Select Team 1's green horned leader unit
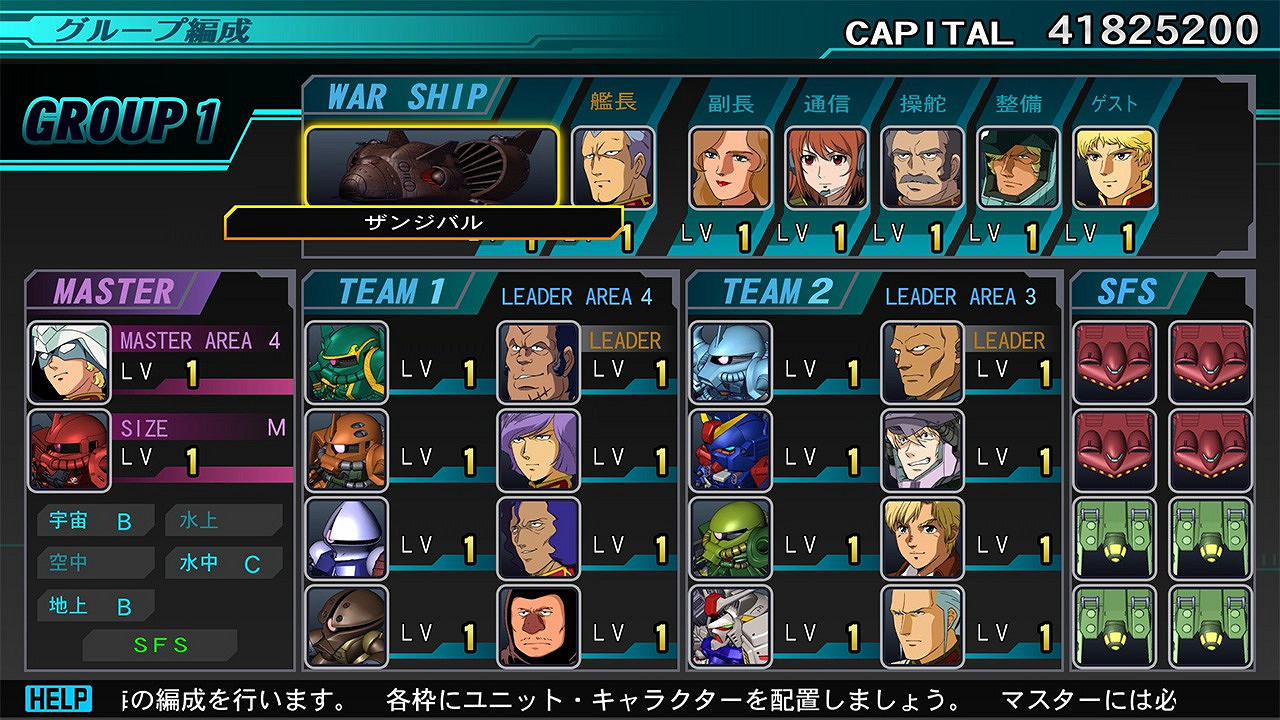Image resolution: width=1280 pixels, height=720 pixels. [x=346, y=362]
